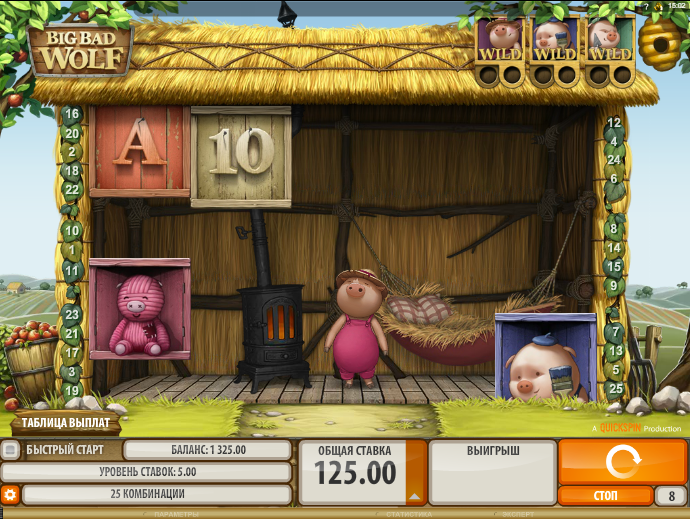This screenshot has width=690, height=519.
Task: Change the УРОВЕНЬ СТАВОК bet level
Action: click(146, 472)
